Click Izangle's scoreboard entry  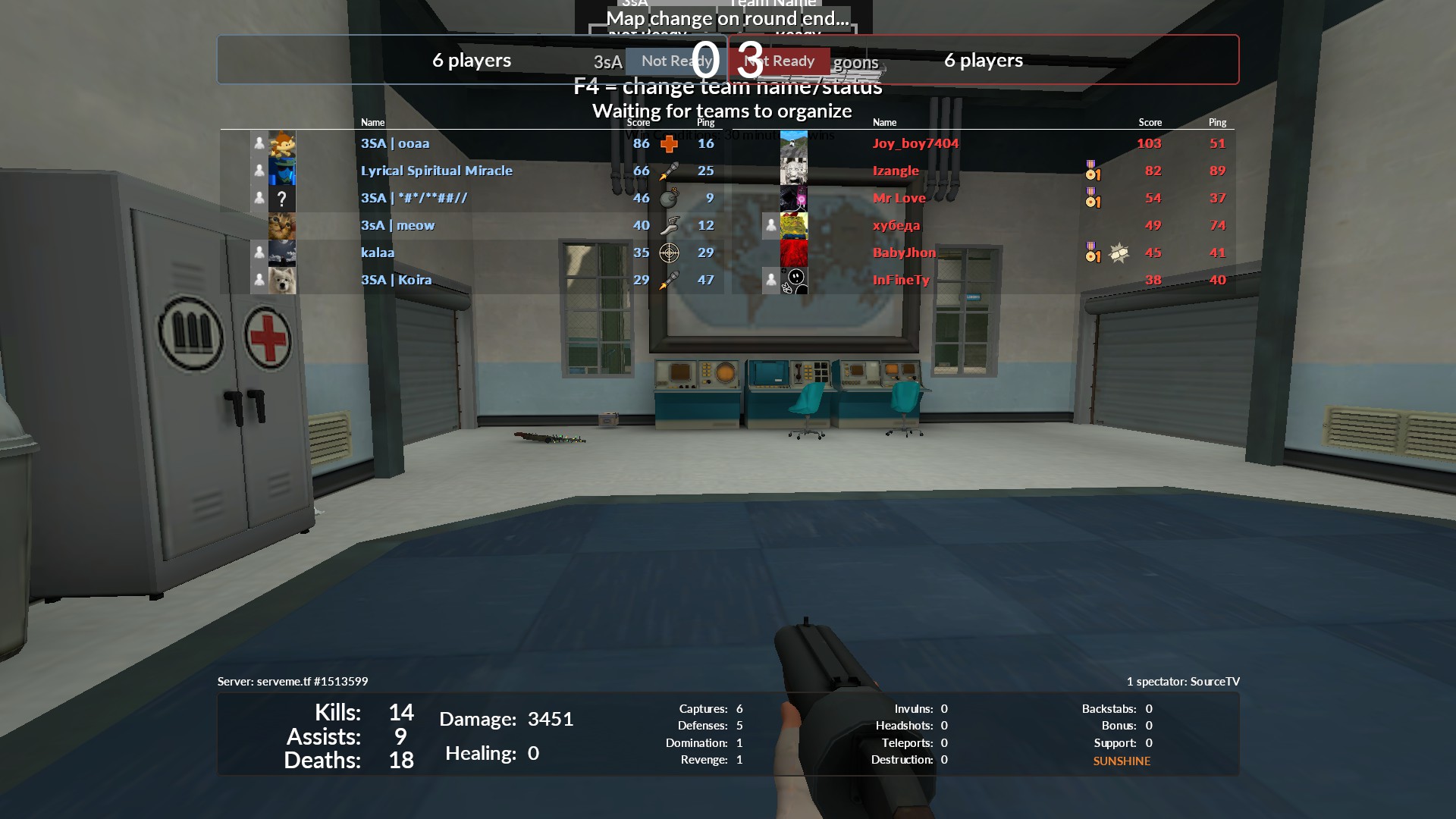click(896, 171)
